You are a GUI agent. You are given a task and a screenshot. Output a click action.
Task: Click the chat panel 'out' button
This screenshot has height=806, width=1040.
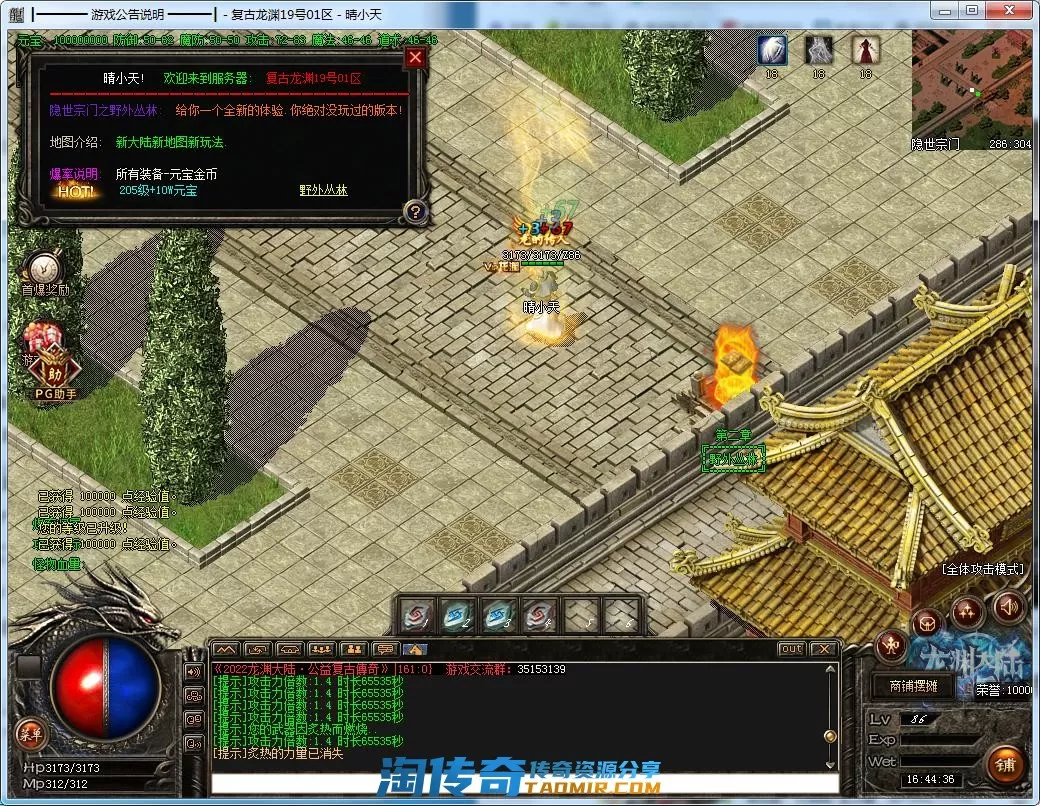point(791,649)
